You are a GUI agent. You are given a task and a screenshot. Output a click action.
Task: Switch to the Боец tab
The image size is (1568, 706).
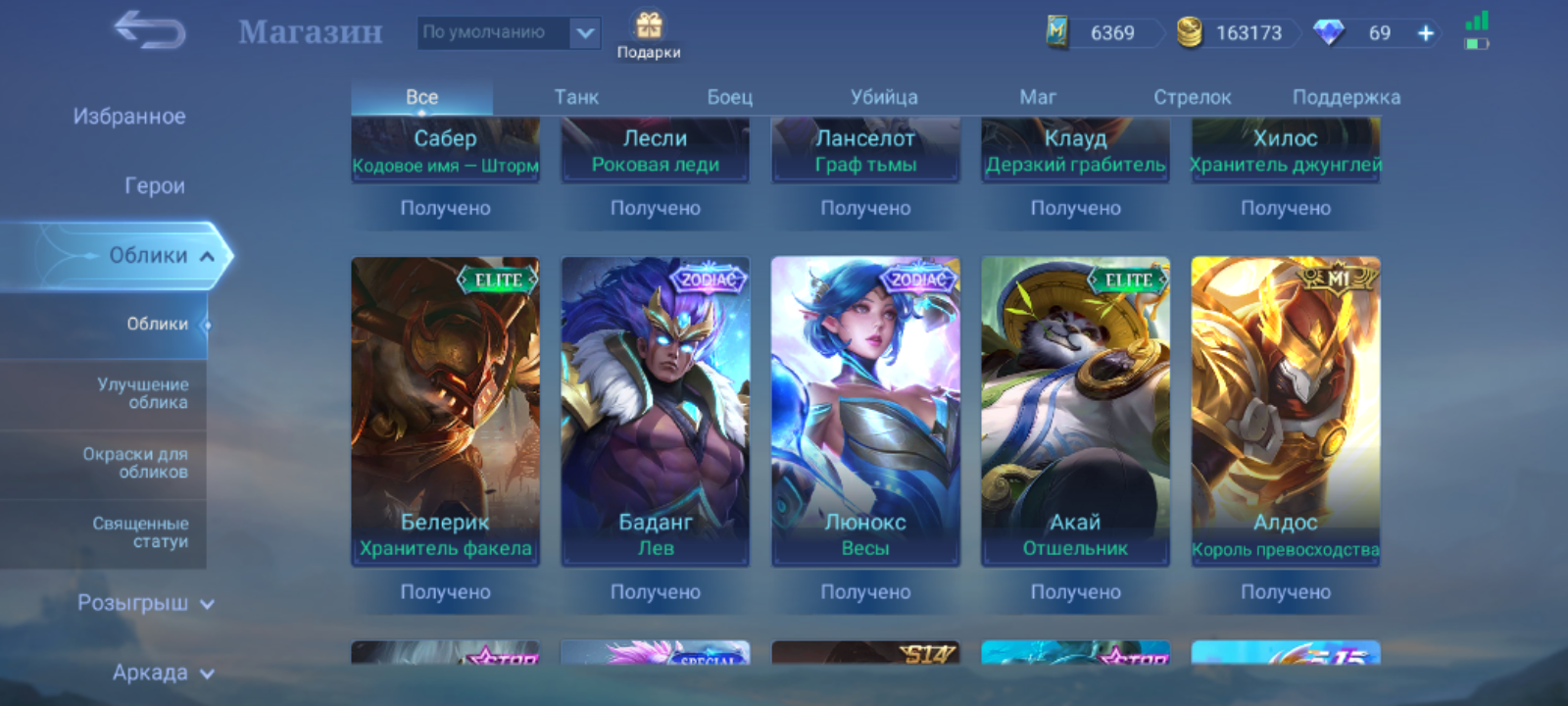[730, 97]
